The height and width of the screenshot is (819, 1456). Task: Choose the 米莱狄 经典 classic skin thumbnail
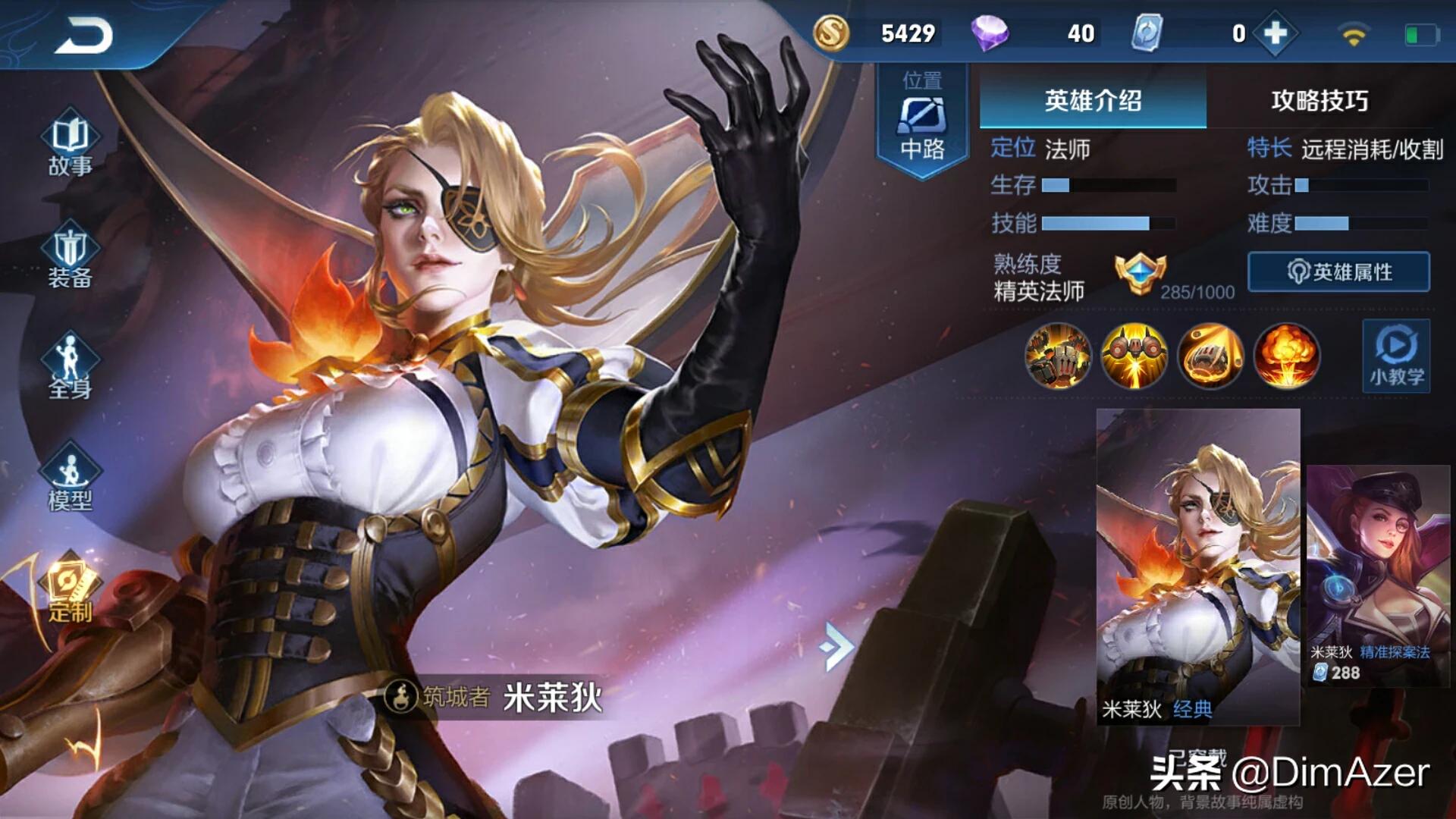pyautogui.click(x=1198, y=565)
